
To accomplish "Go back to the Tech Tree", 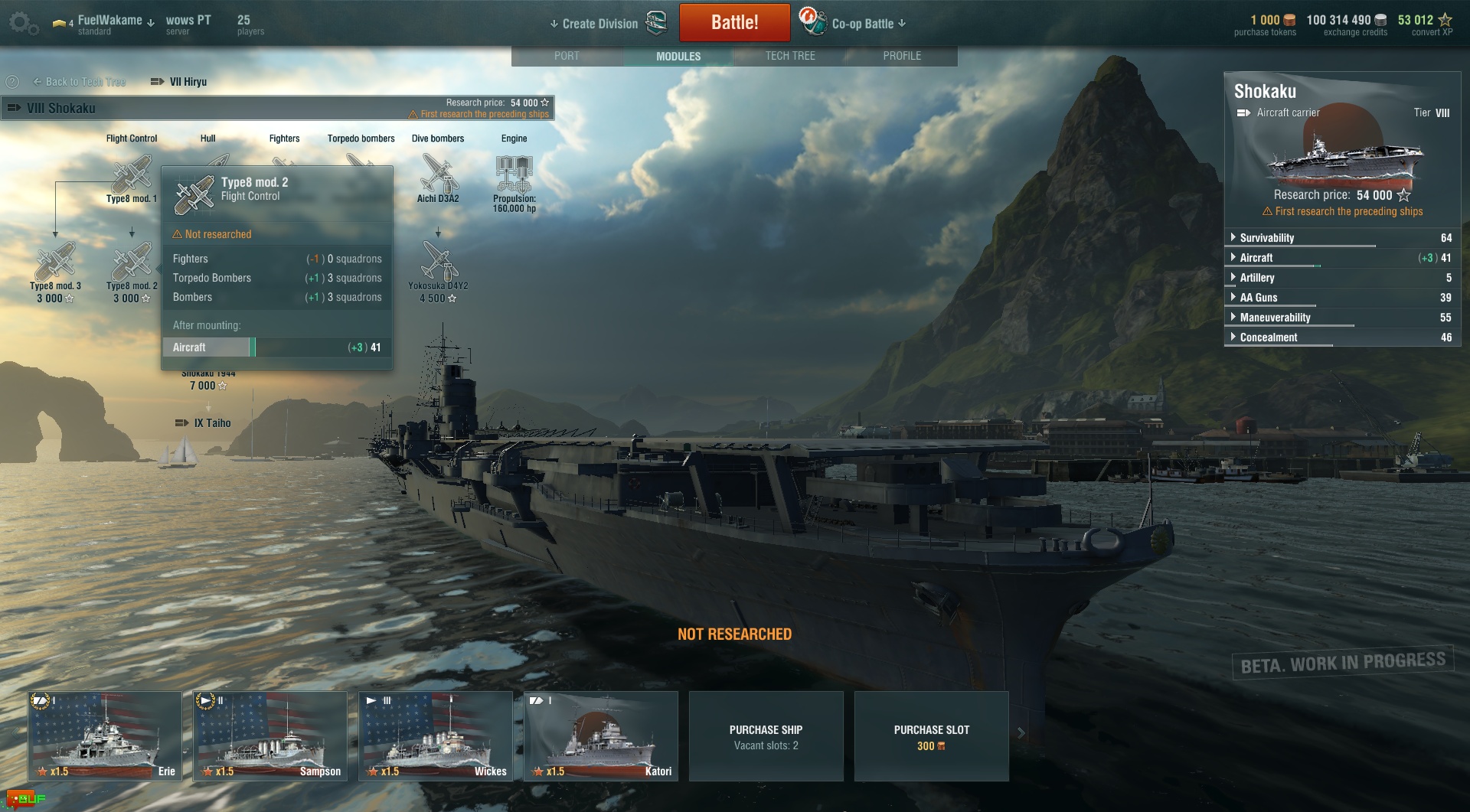I will pos(80,82).
